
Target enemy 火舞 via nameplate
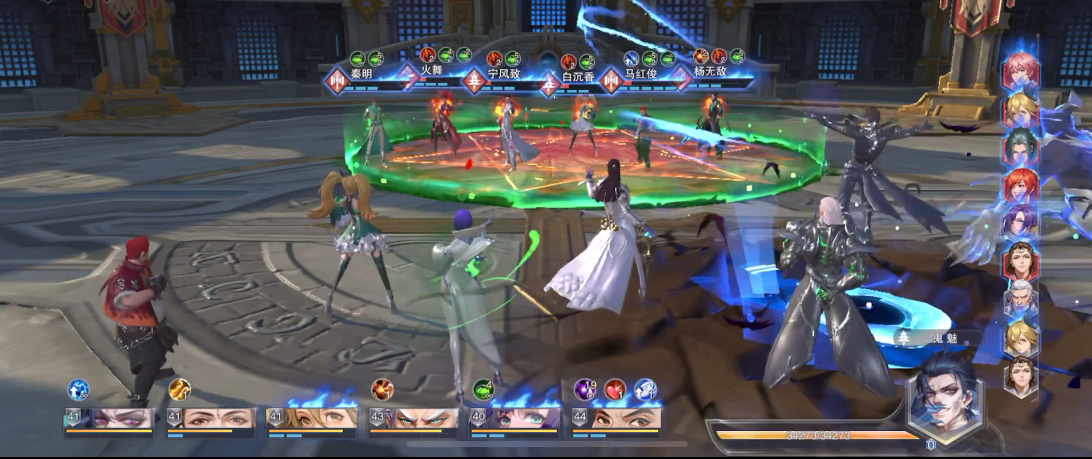coord(431,71)
